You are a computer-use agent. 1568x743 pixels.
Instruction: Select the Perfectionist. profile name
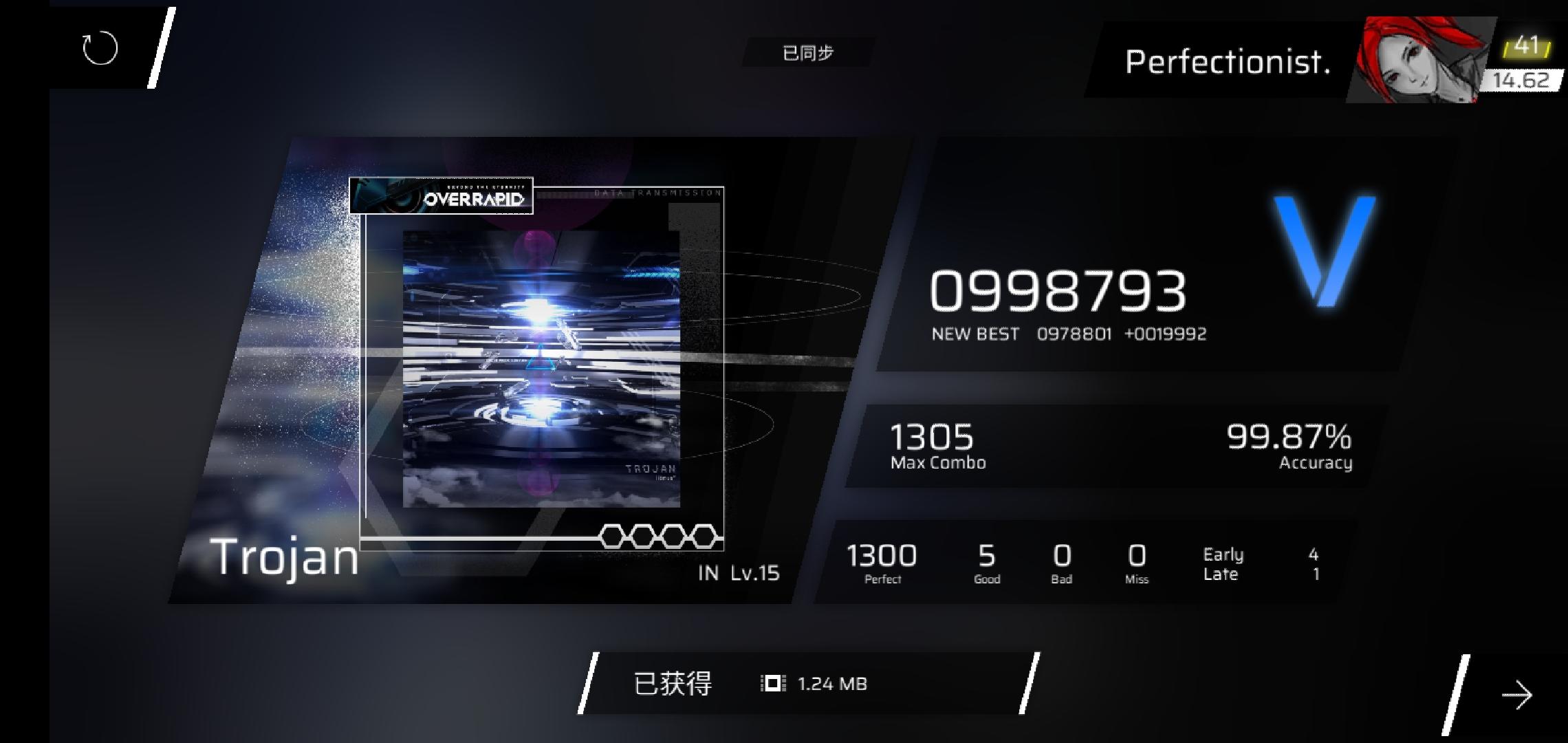tap(1227, 63)
